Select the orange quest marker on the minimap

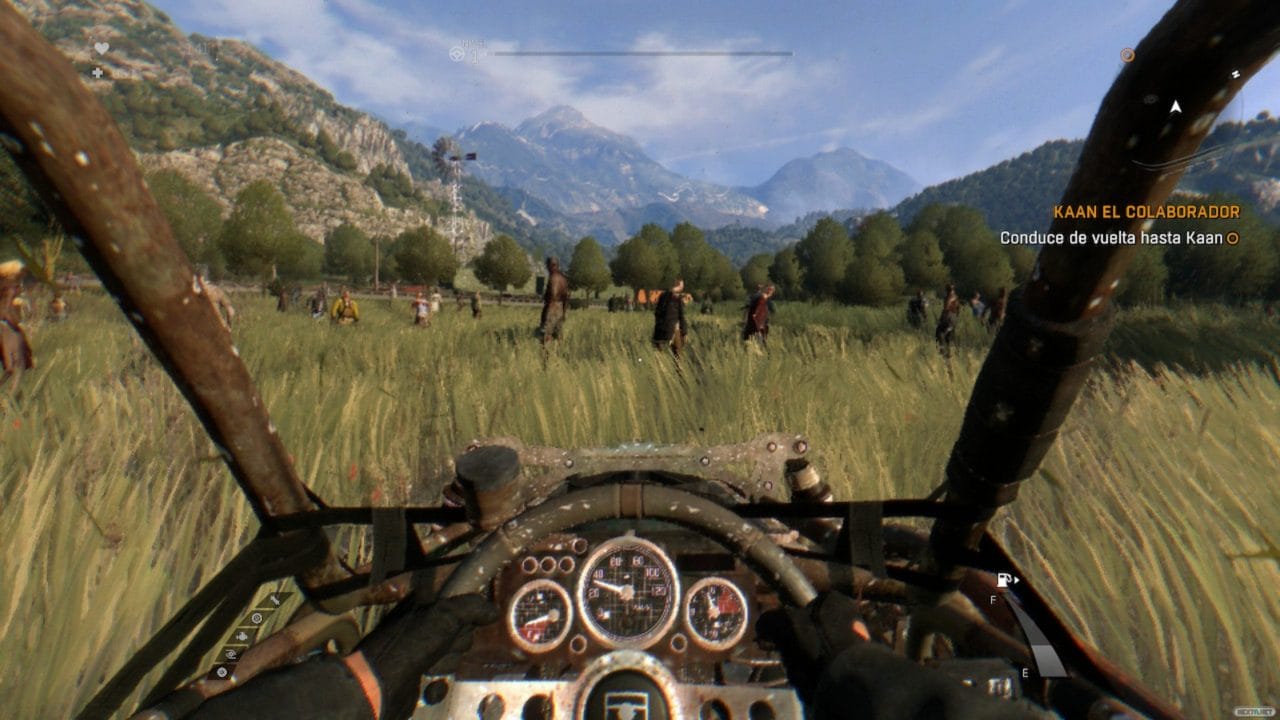pyautogui.click(x=1127, y=56)
